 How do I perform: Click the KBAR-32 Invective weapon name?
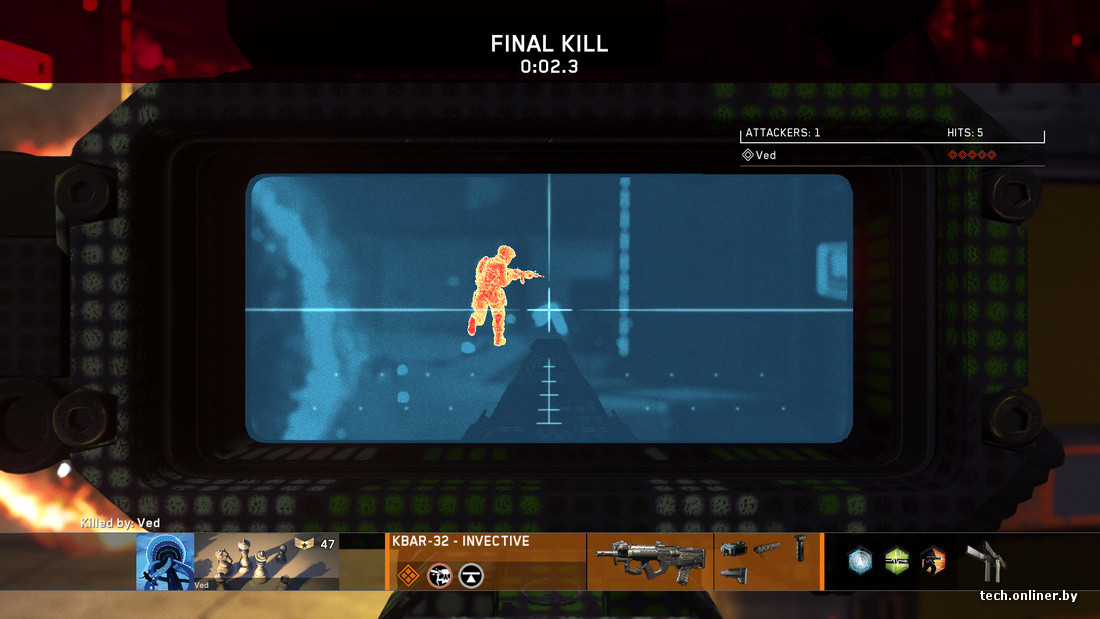point(461,542)
